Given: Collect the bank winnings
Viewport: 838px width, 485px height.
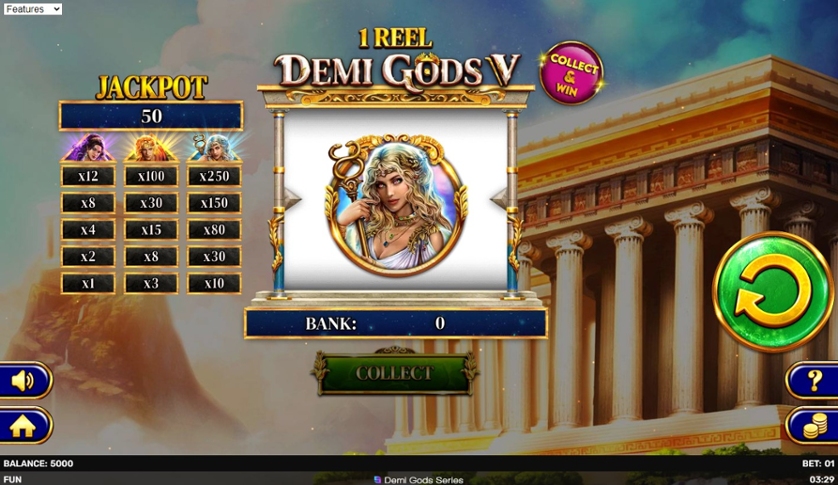Looking at the screenshot, I should click(x=394, y=373).
